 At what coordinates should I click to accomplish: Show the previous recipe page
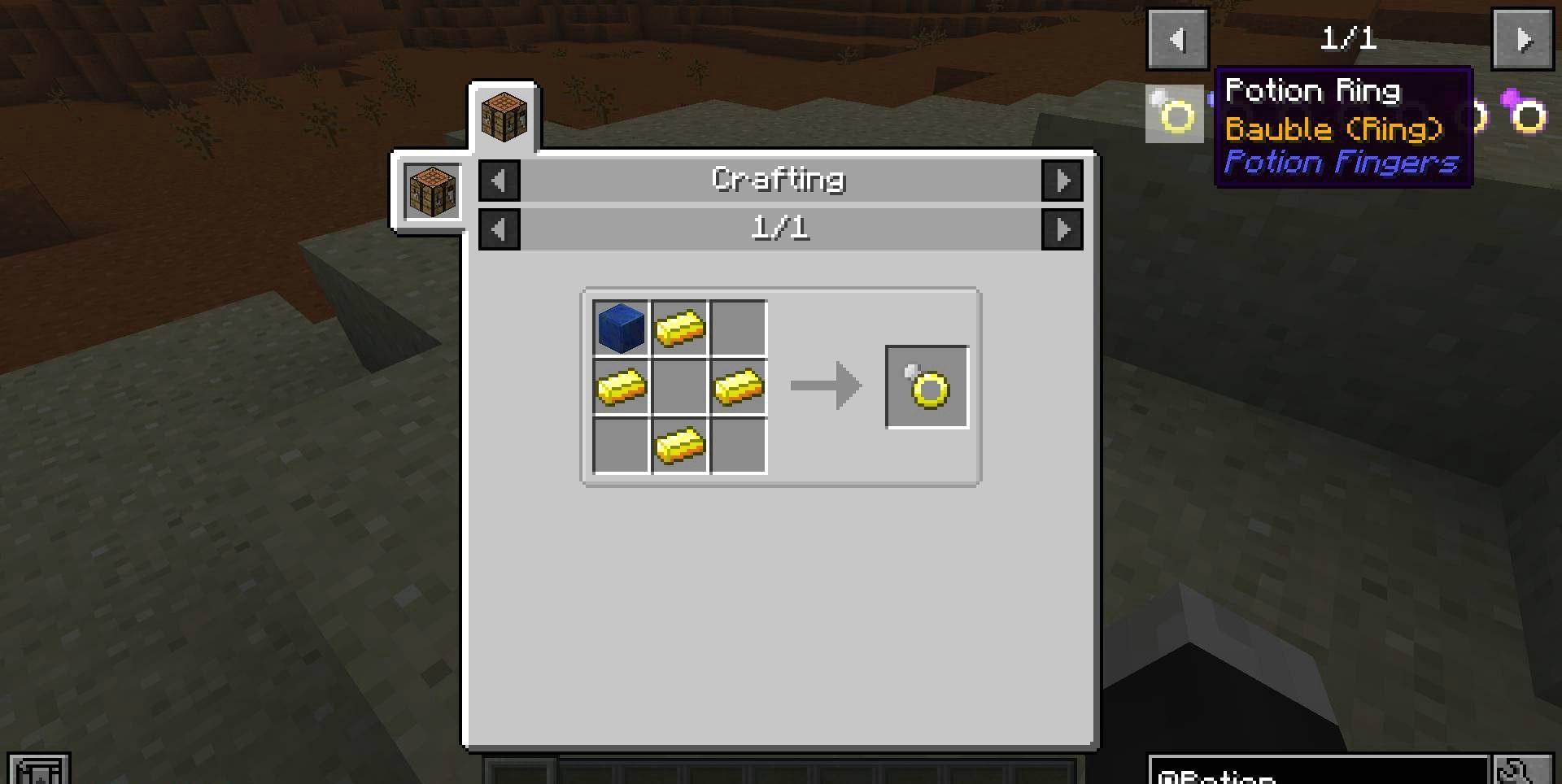pos(499,229)
